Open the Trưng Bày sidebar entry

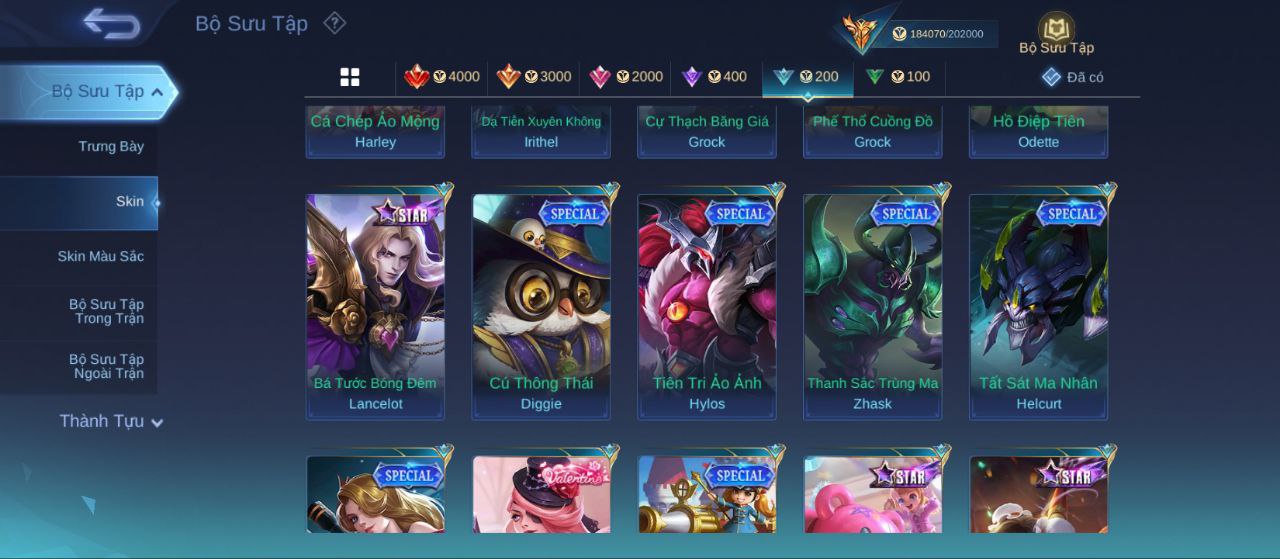click(x=111, y=147)
